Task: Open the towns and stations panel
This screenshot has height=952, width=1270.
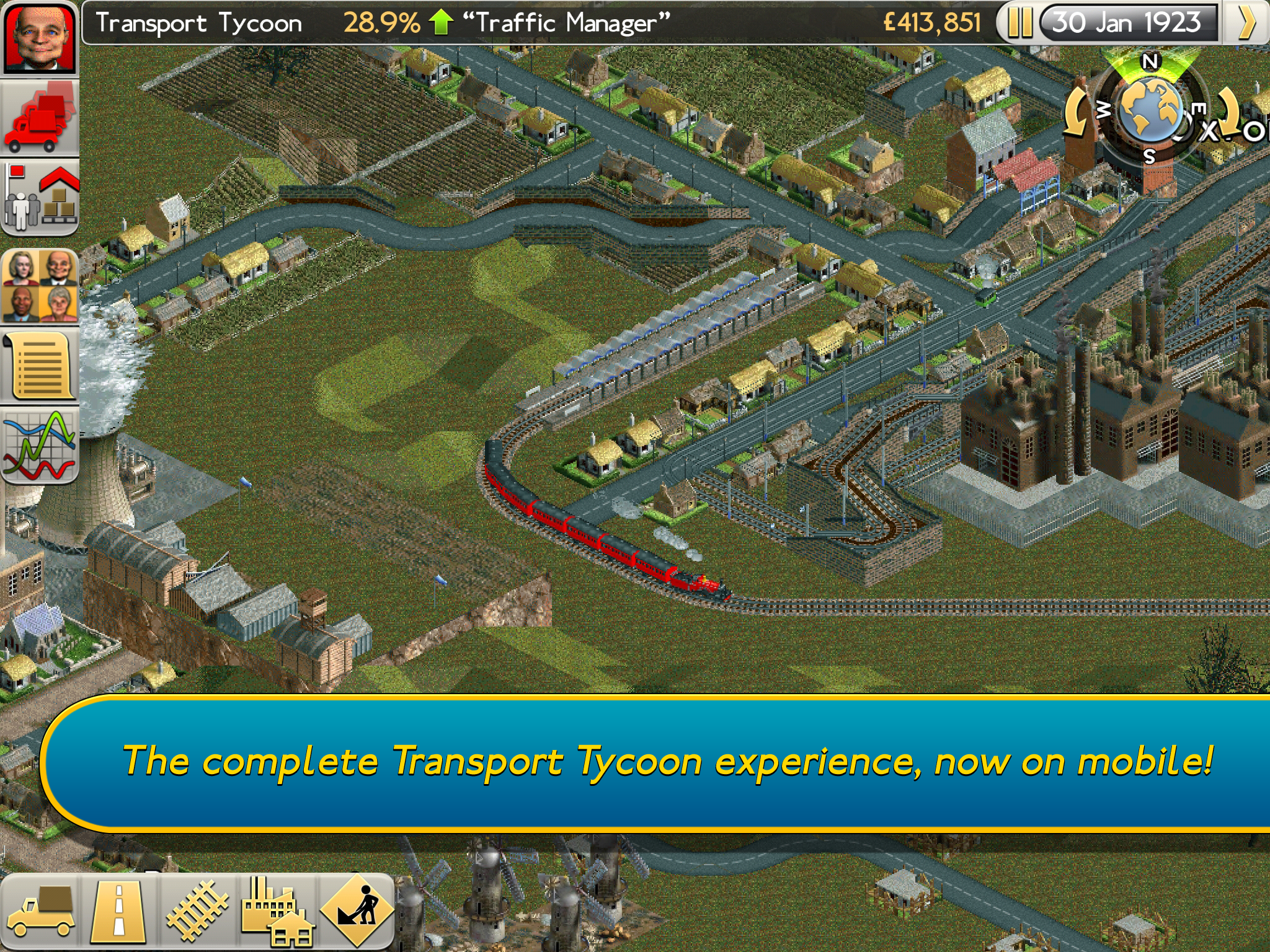Action: pos(40,198)
